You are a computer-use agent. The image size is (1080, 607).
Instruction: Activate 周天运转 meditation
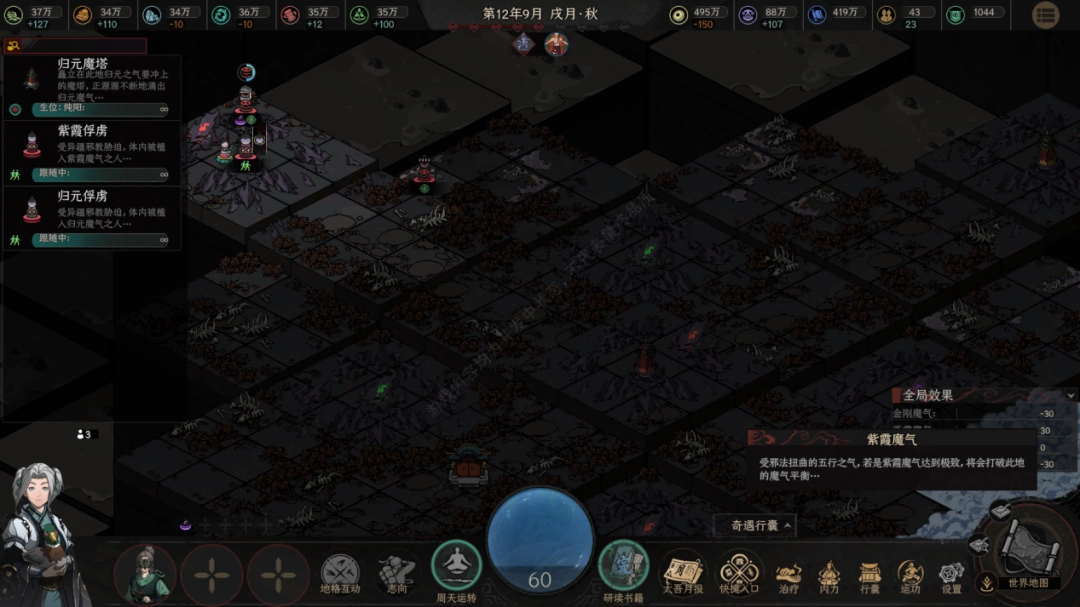click(457, 568)
